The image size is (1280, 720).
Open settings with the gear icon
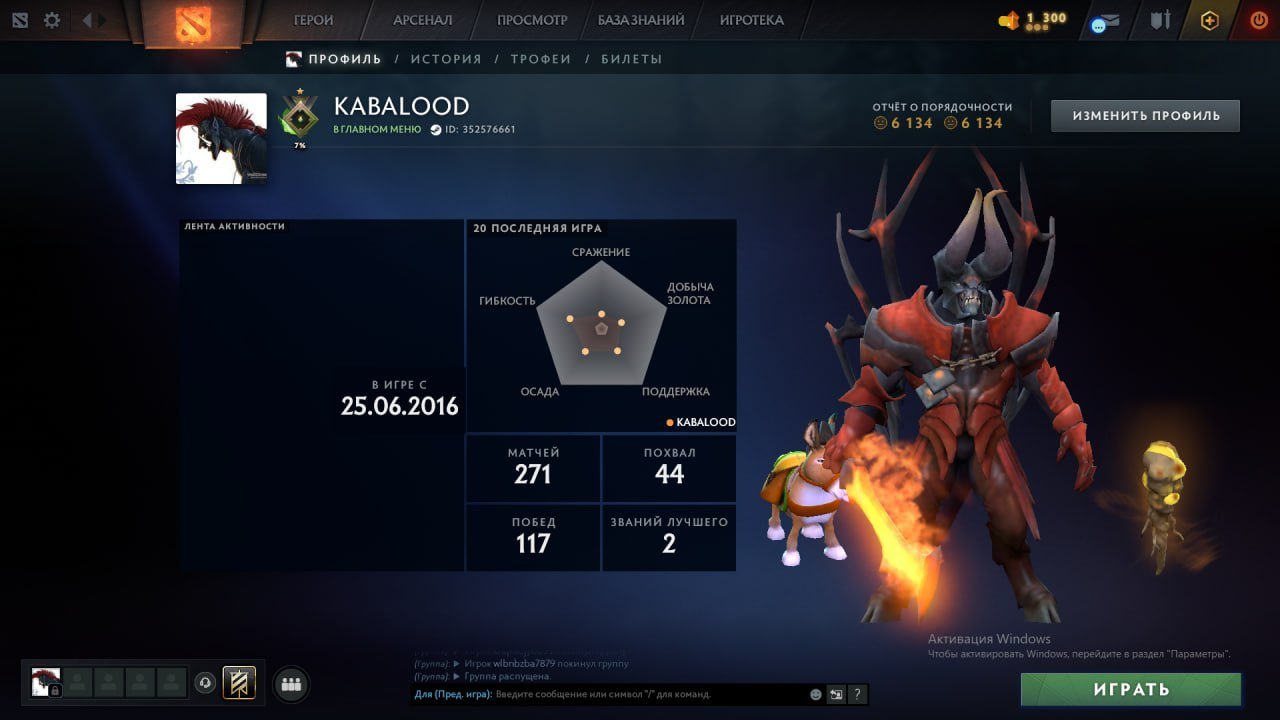point(52,20)
